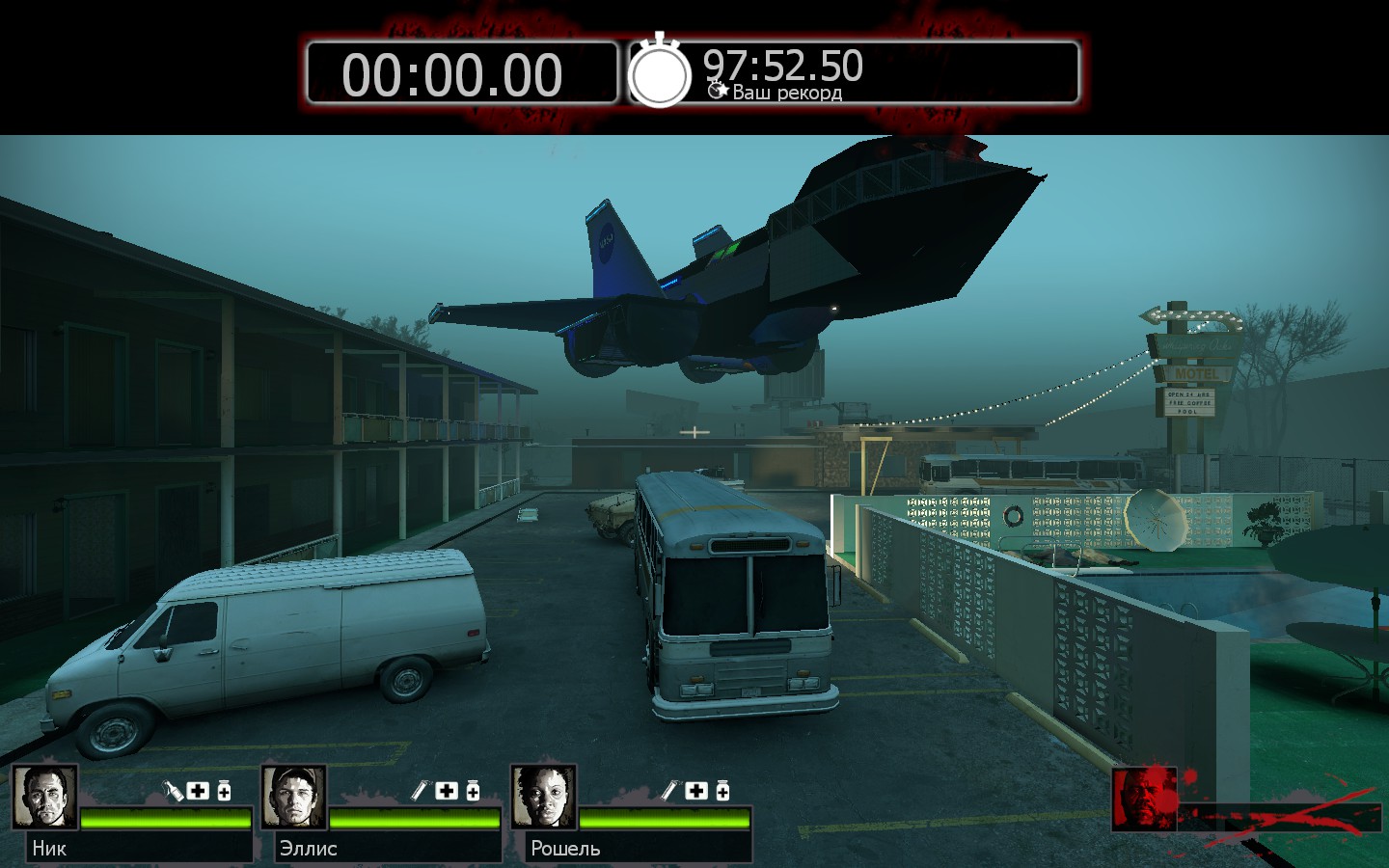Click the blood-splattered player portrait
This screenshot has width=1389, height=868.
pyautogui.click(x=1144, y=799)
